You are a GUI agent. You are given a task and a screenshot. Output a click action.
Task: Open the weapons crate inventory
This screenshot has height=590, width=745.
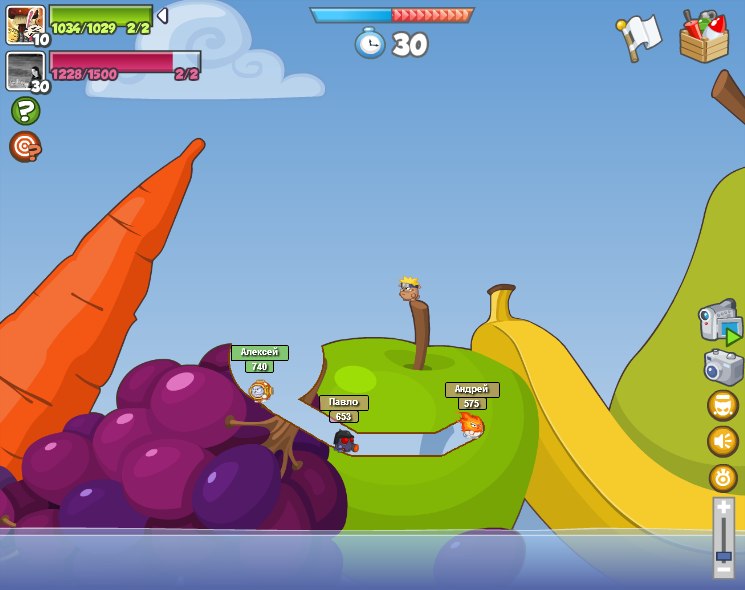point(703,37)
